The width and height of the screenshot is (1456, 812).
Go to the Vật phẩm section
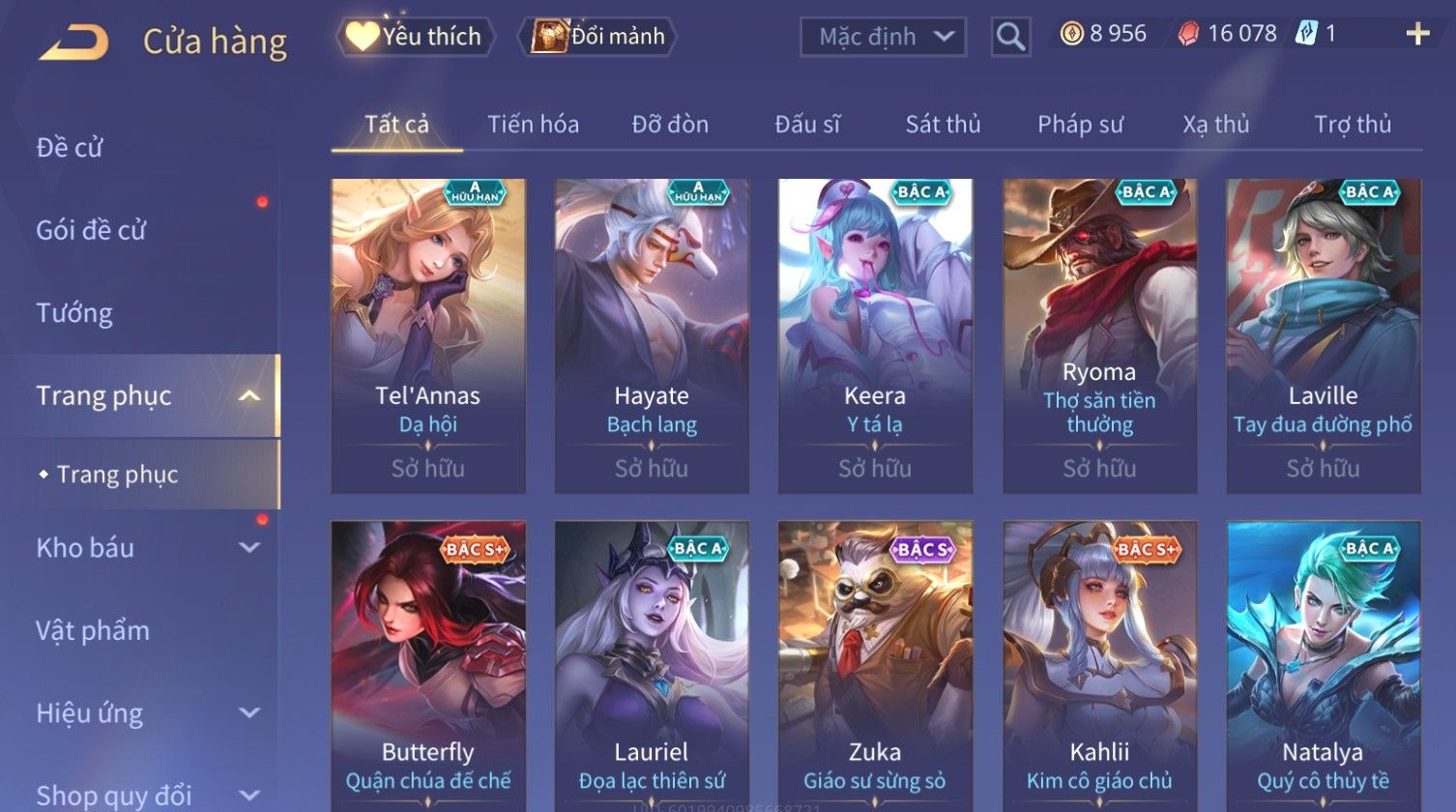pos(93,630)
